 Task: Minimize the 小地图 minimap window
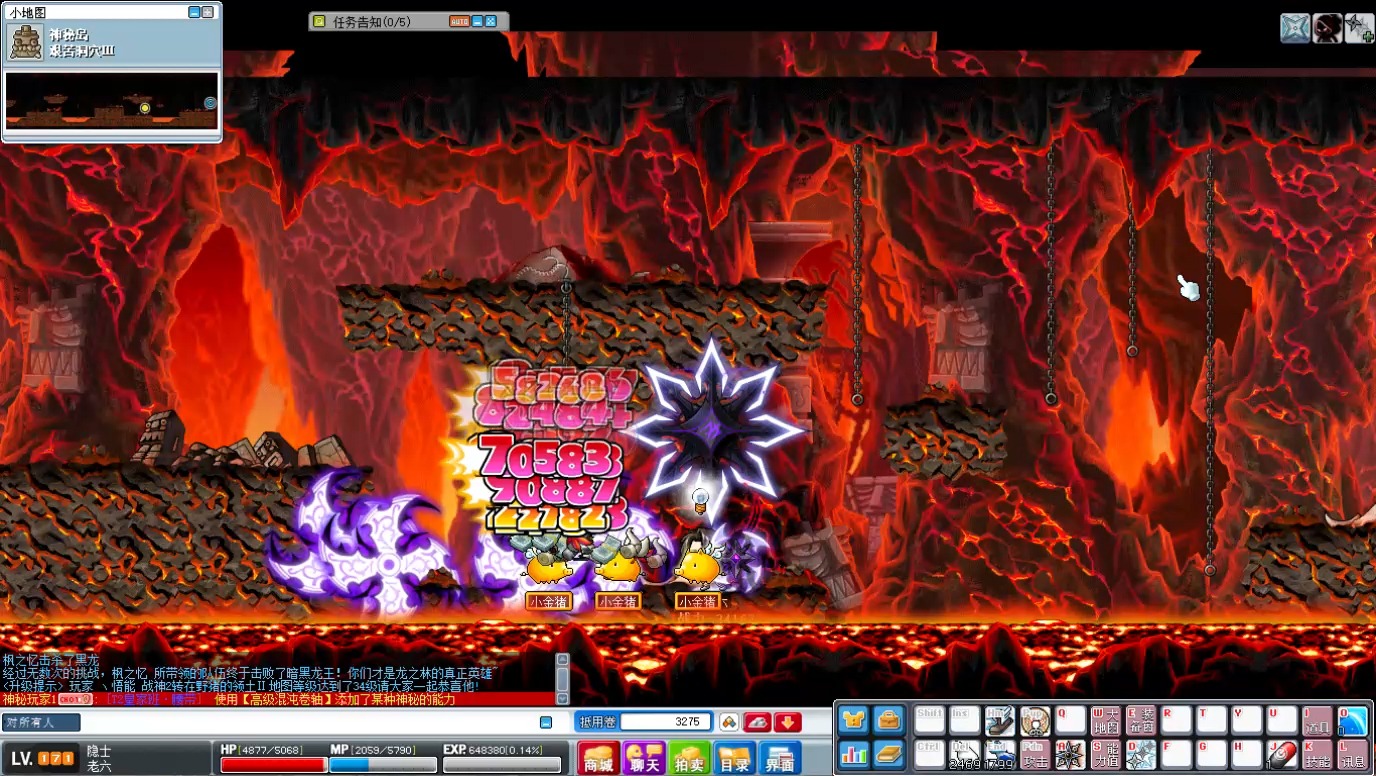(194, 12)
